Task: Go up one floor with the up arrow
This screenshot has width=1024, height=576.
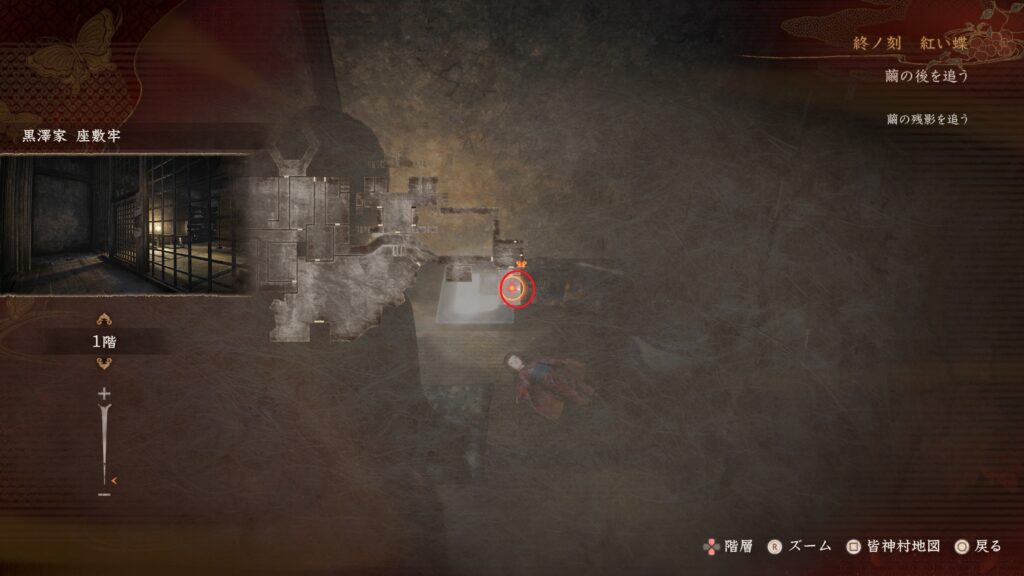Action: [x=103, y=320]
